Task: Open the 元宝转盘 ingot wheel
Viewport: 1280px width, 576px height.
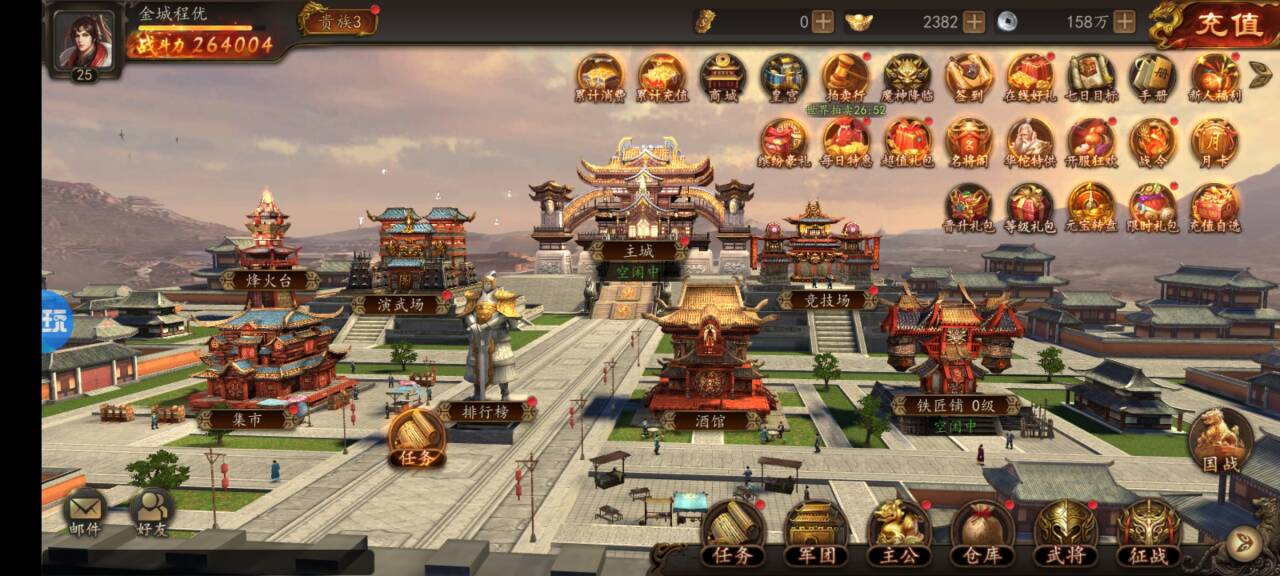Action: coord(1091,207)
